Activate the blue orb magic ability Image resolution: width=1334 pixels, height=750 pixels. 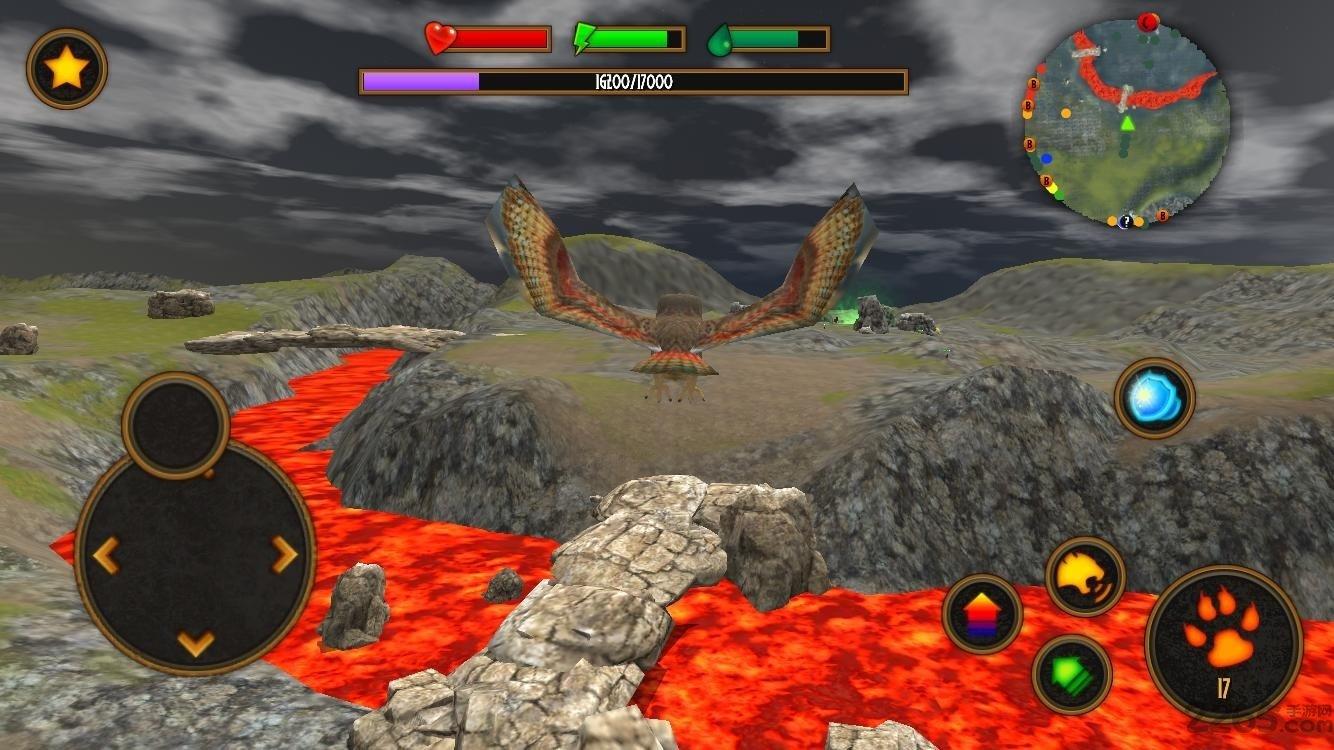click(x=1154, y=398)
